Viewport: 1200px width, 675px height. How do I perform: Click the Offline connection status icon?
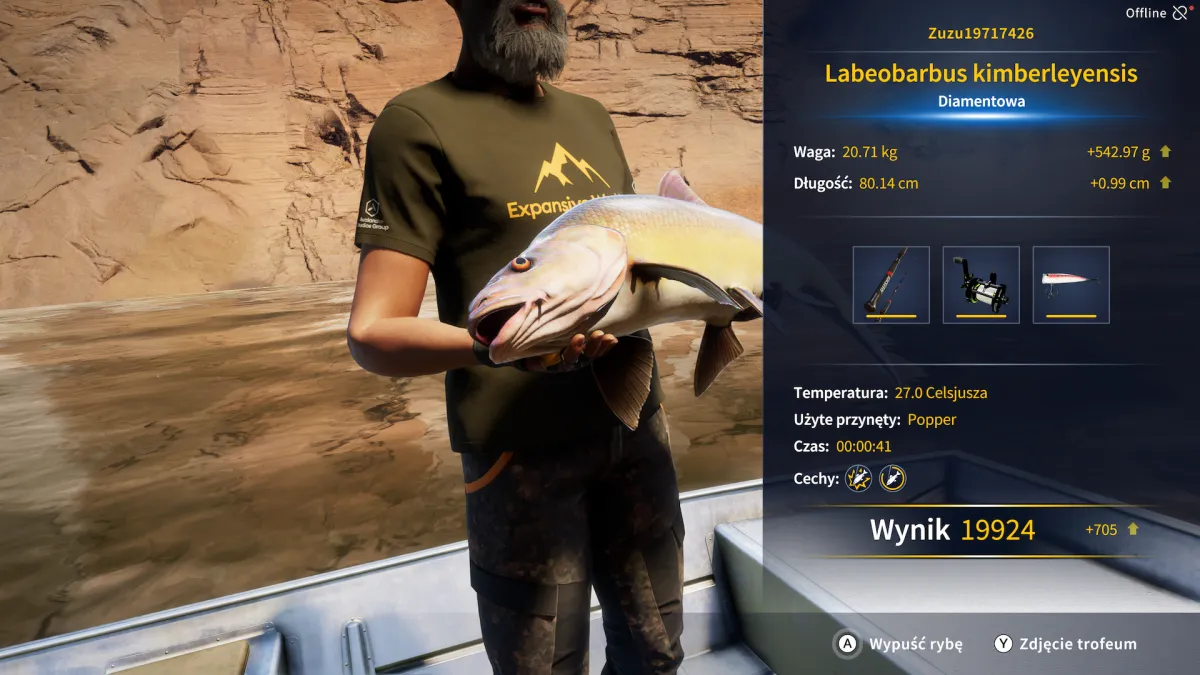point(1181,13)
